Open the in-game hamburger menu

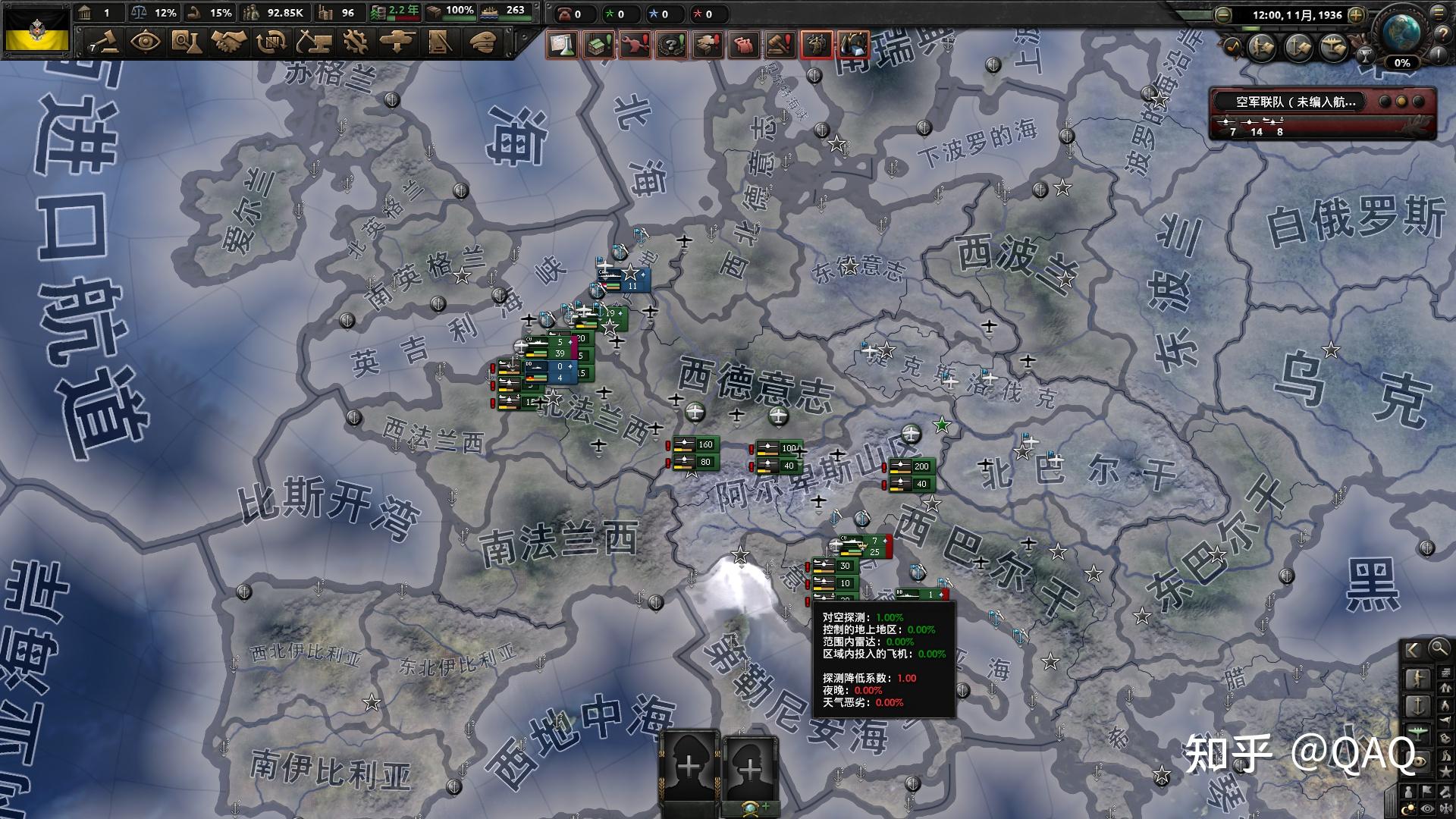tap(1438, 14)
